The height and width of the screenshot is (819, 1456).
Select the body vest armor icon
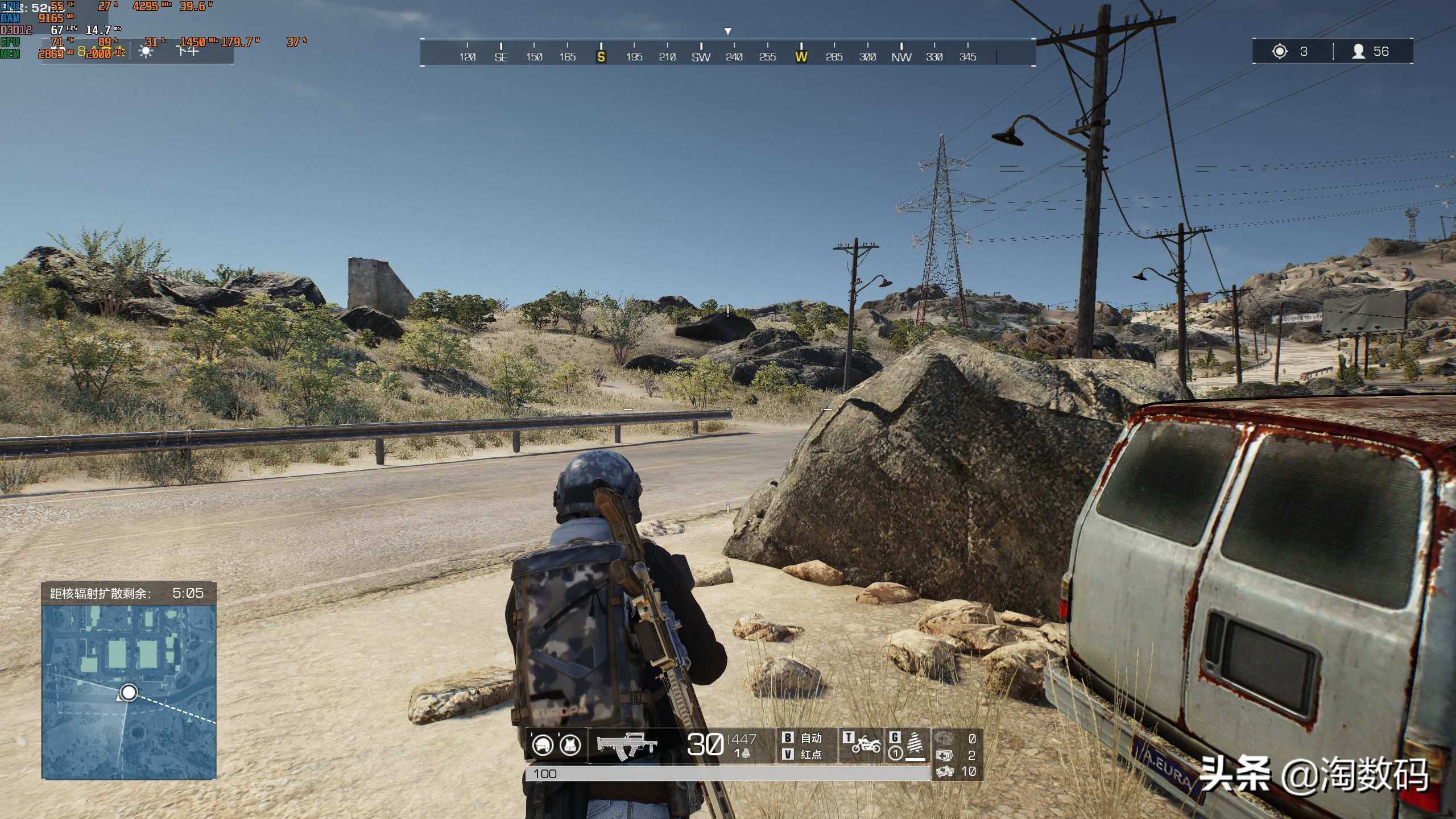click(570, 744)
